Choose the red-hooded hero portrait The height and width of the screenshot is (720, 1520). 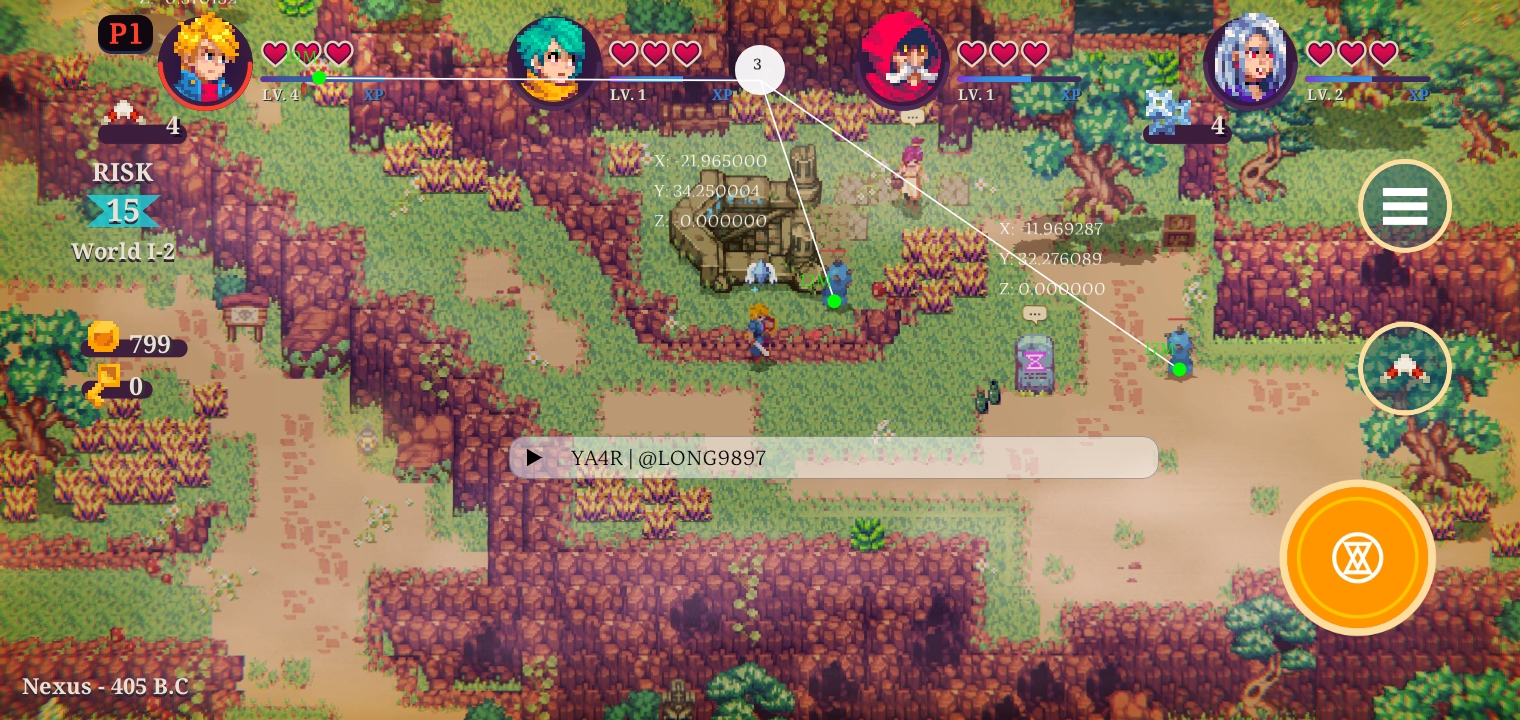[x=903, y=61]
